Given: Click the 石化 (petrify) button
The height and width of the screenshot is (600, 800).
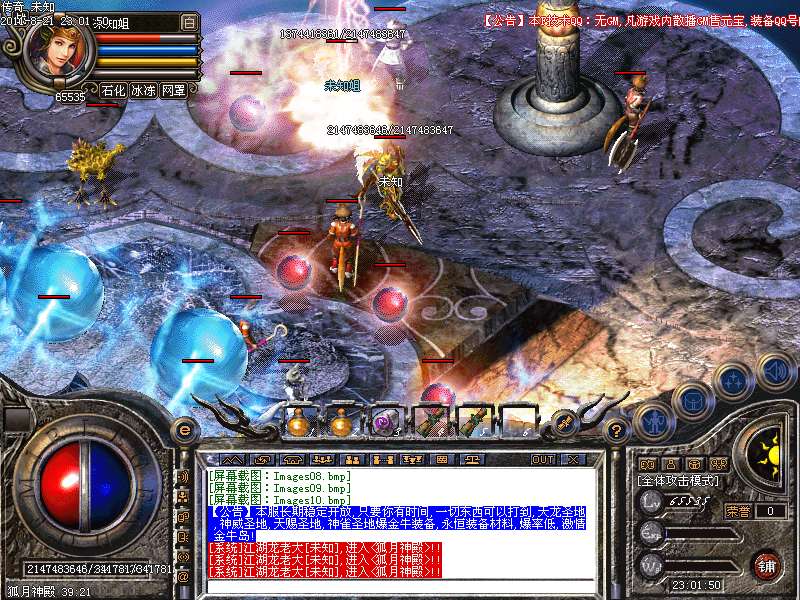Looking at the screenshot, I should coord(113,90).
